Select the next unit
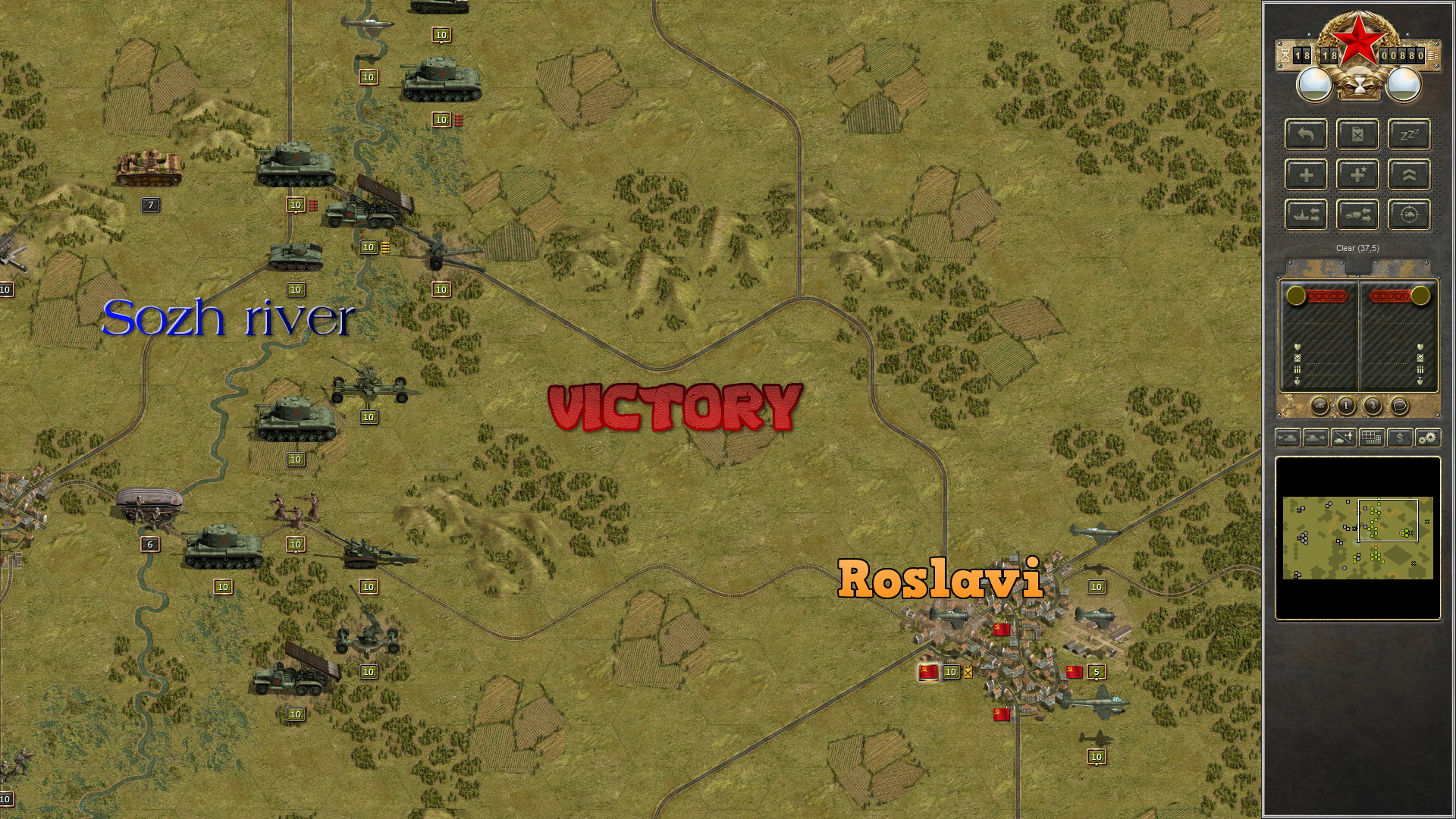1456x819 pixels. pos(1314,438)
